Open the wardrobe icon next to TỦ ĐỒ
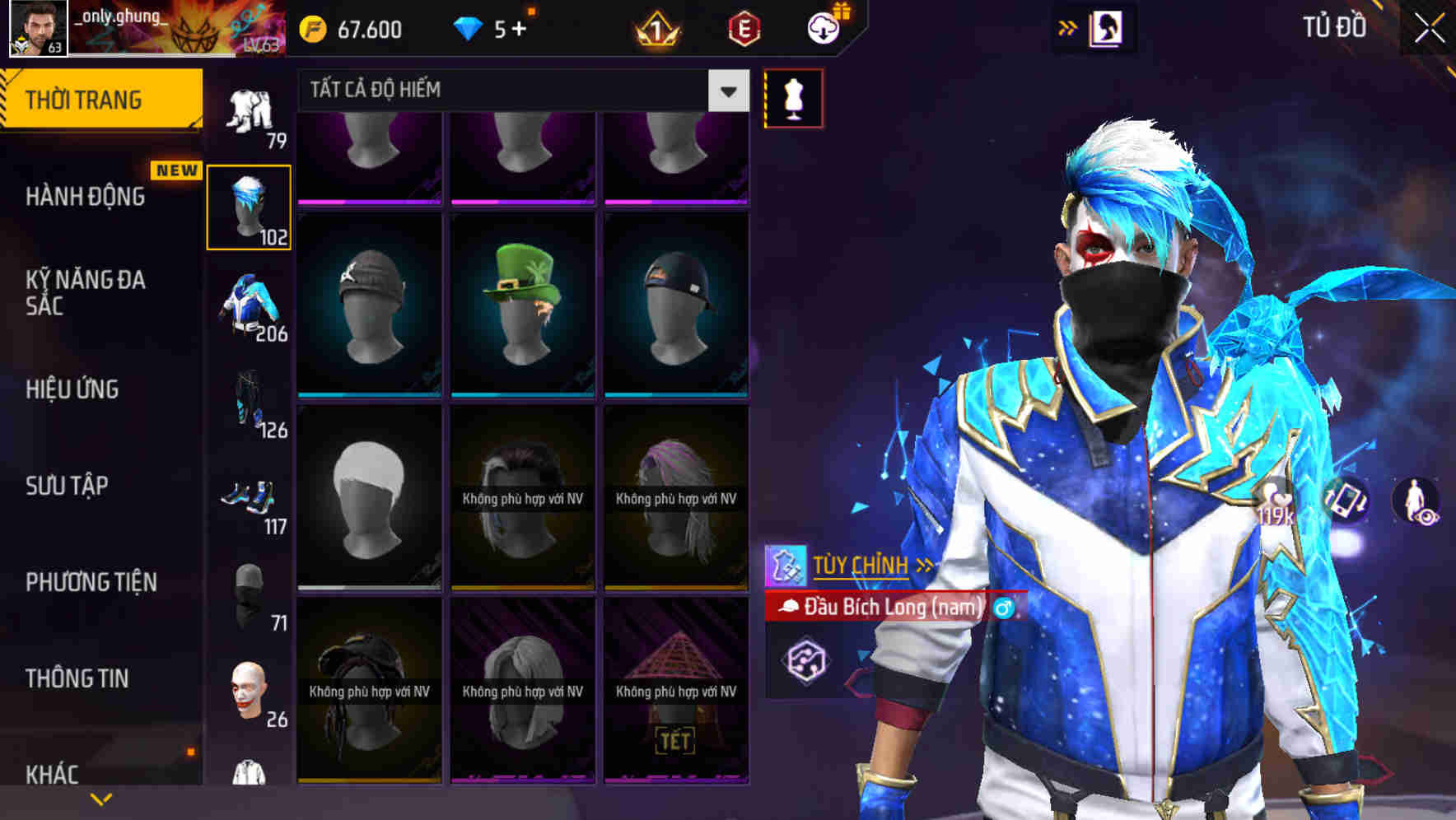 [x=1107, y=27]
